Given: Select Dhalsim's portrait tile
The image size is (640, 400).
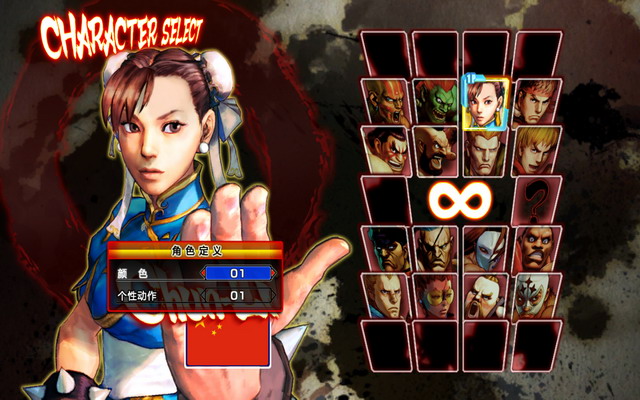Looking at the screenshot, I should pos(386,102).
